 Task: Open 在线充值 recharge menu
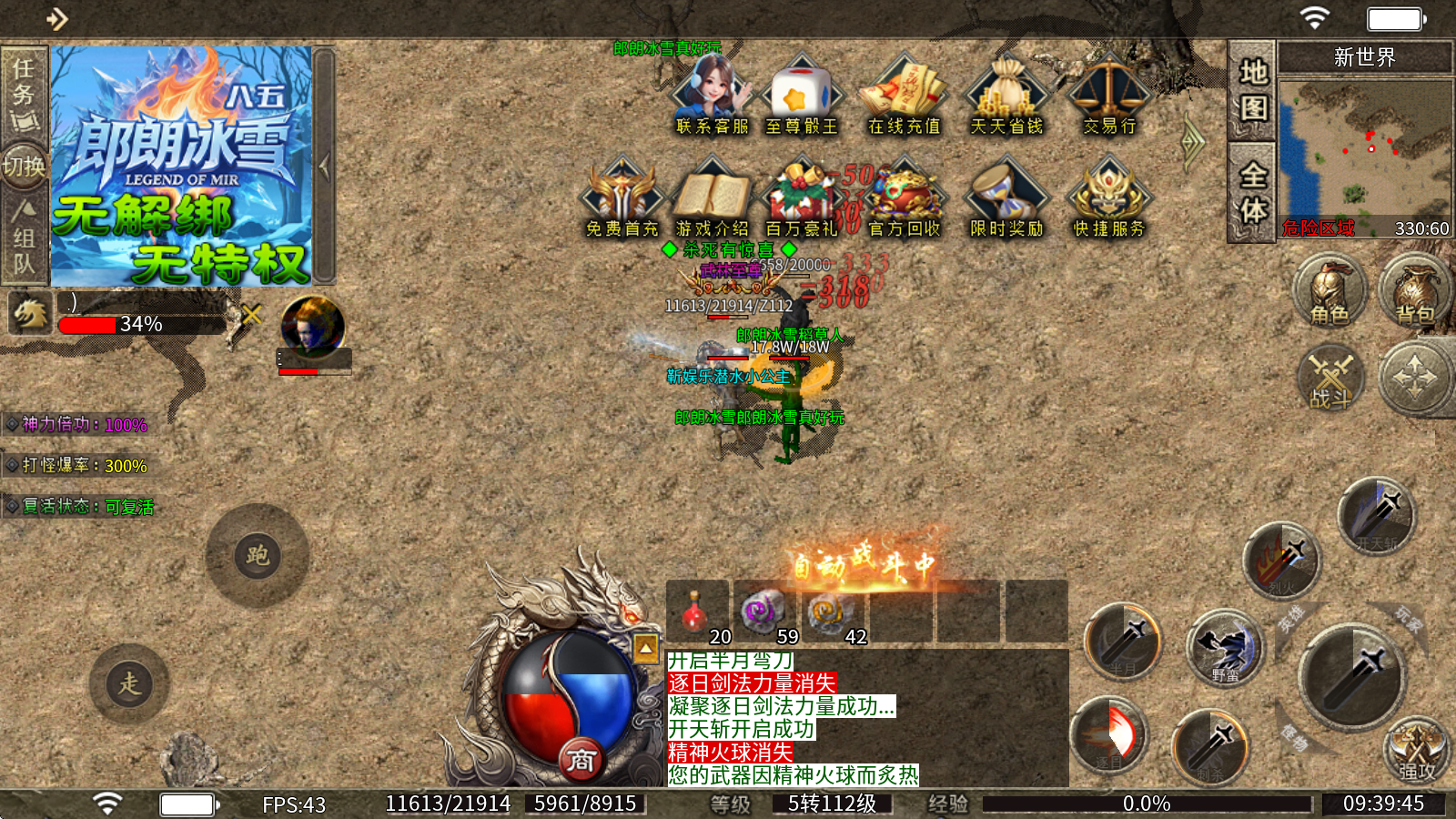[x=904, y=96]
